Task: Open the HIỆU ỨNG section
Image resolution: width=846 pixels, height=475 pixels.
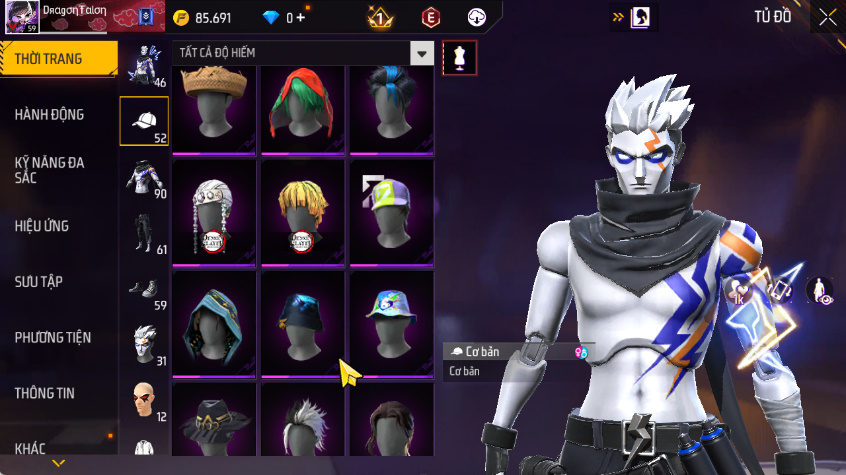Action: 42,226
